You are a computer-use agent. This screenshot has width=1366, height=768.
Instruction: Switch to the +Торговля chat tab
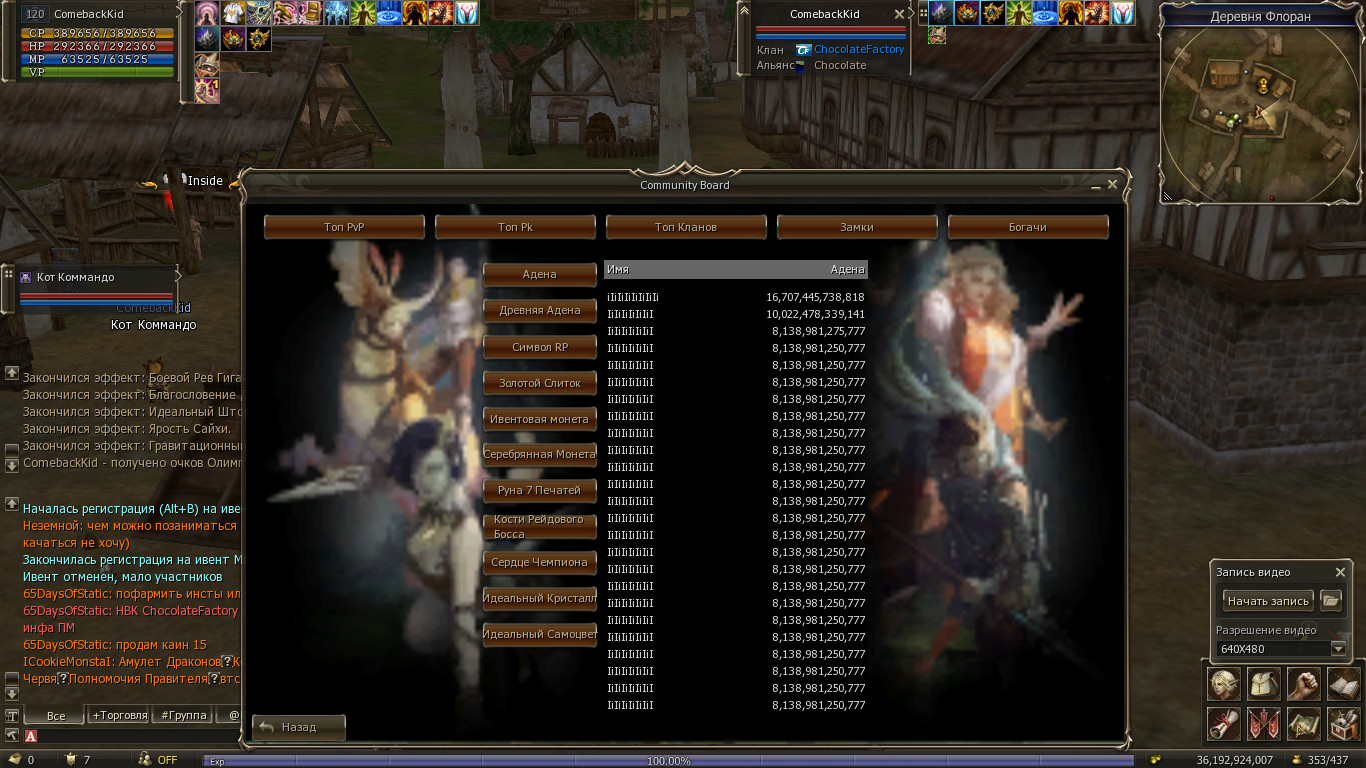click(119, 715)
